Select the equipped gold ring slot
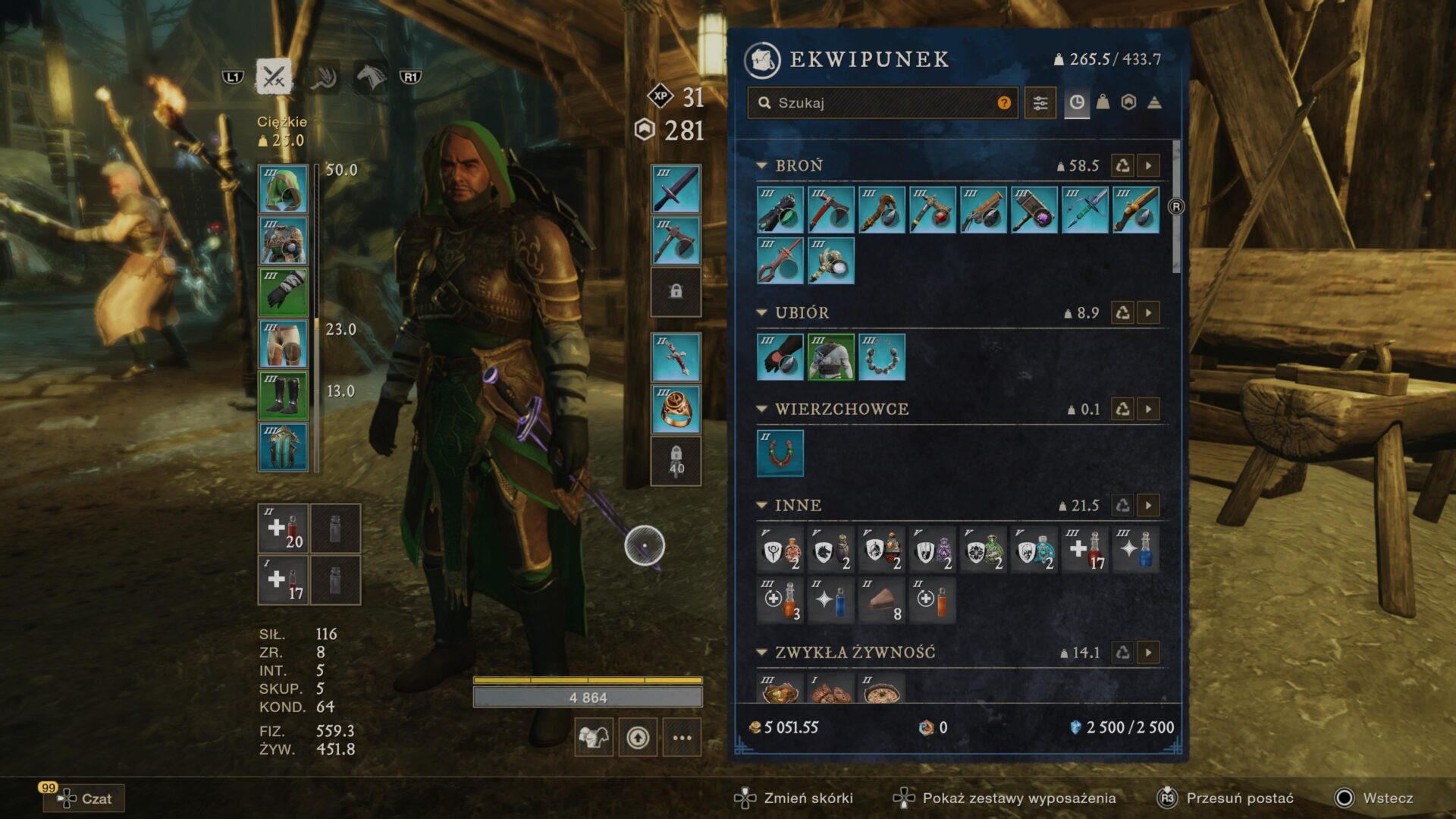This screenshot has height=819, width=1456. pos(676,409)
